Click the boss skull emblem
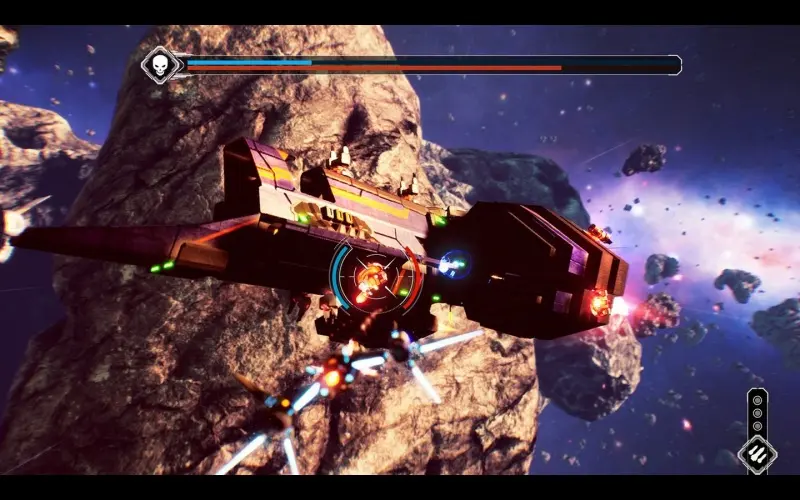800x500 pixels. pos(159,65)
